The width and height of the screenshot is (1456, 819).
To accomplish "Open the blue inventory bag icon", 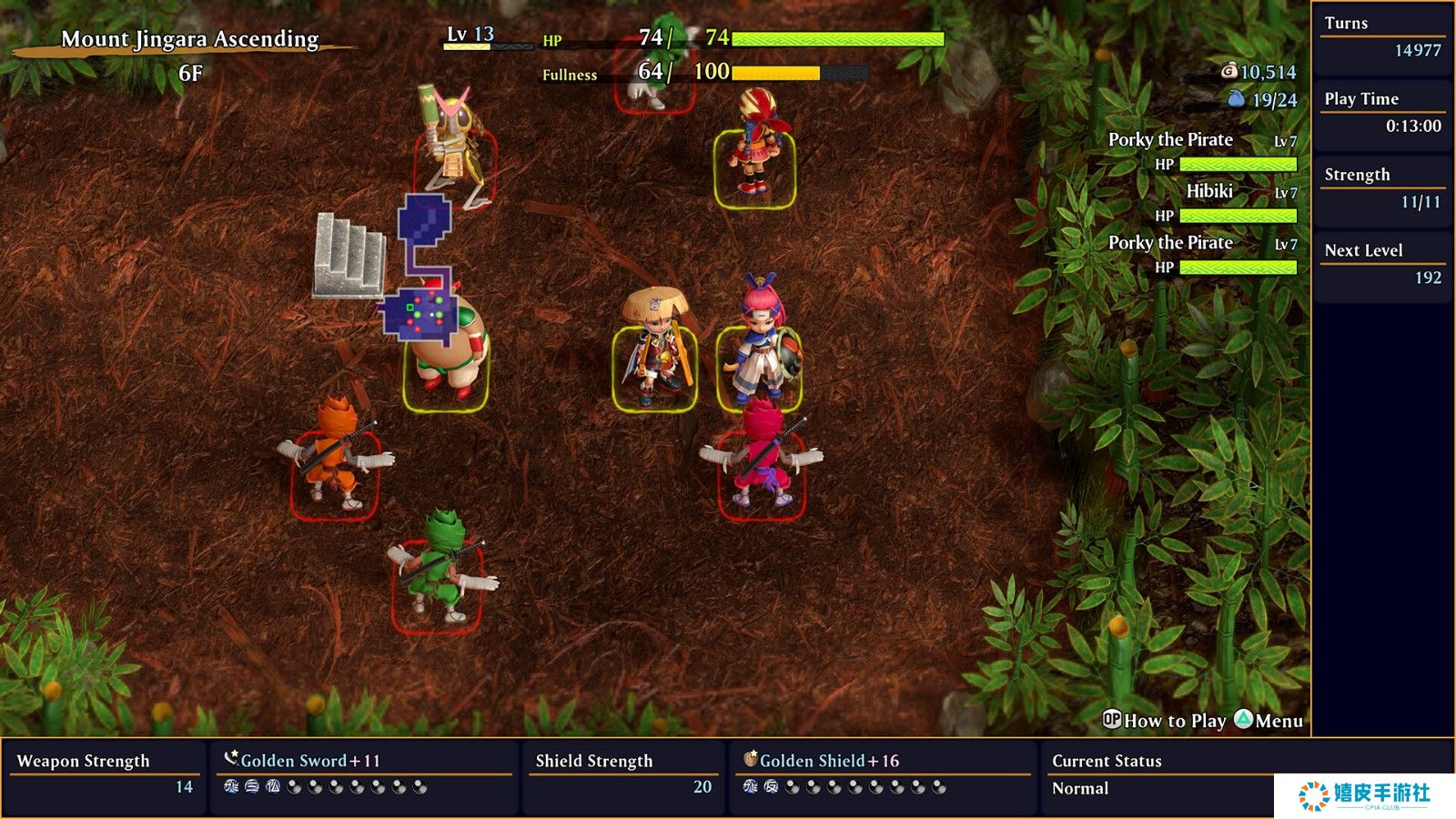I will coord(1236,98).
